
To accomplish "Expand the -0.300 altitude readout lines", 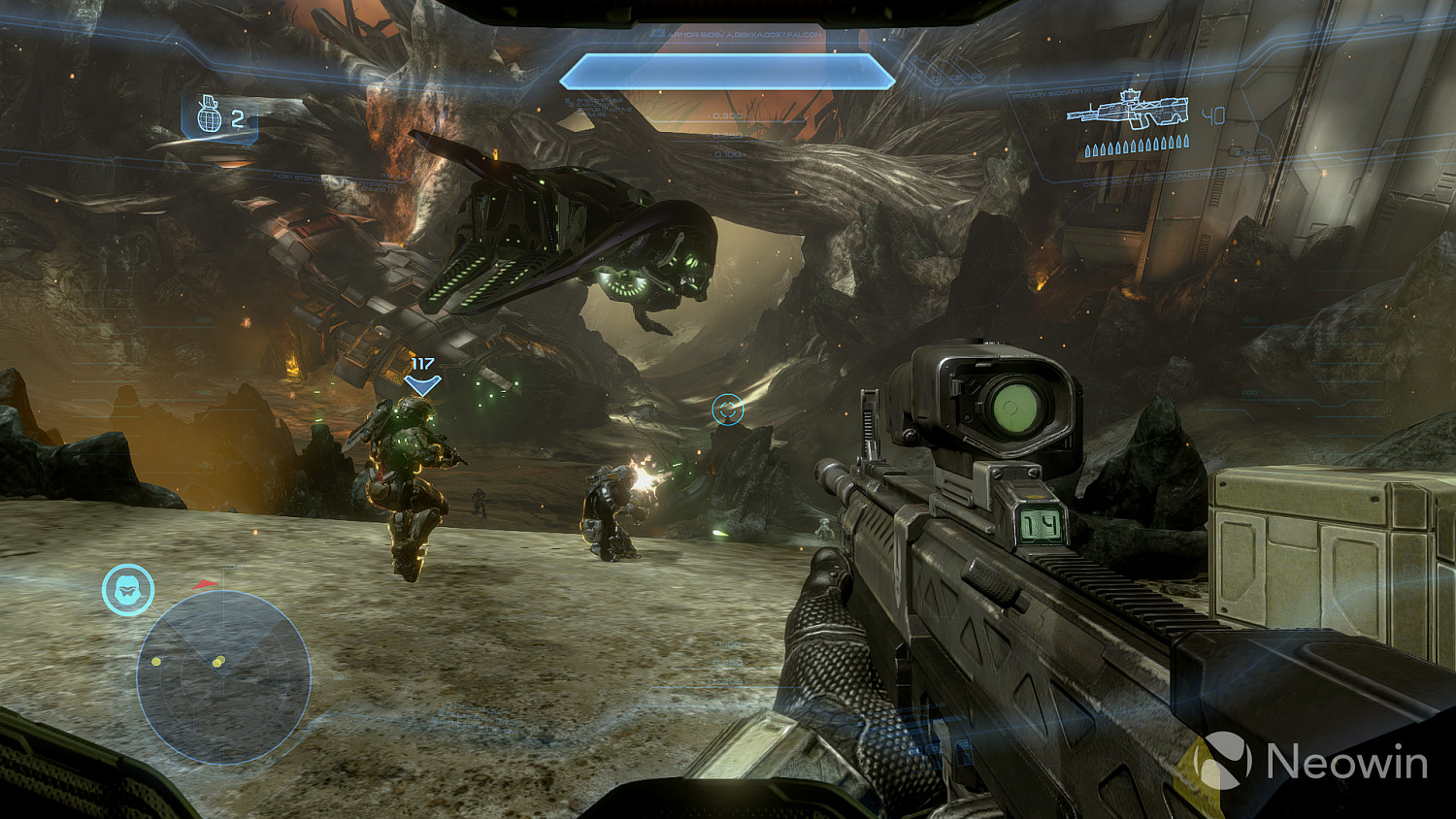I will tap(727, 117).
